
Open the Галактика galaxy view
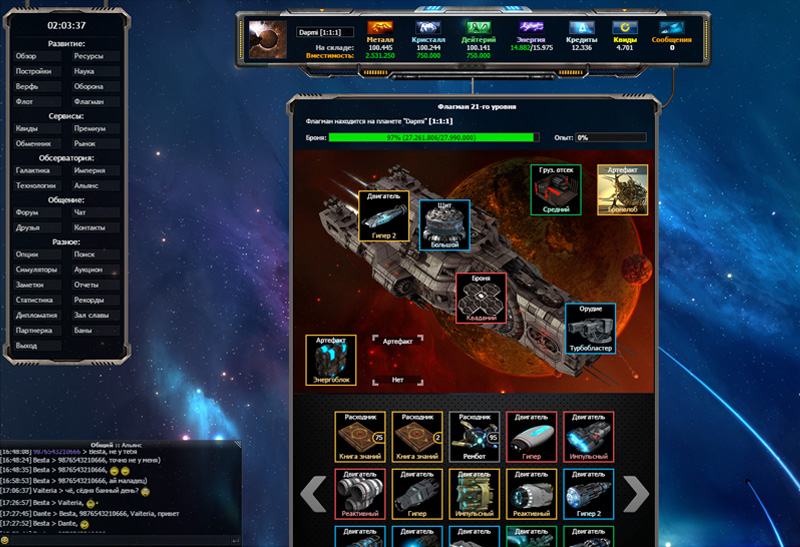pos(36,170)
